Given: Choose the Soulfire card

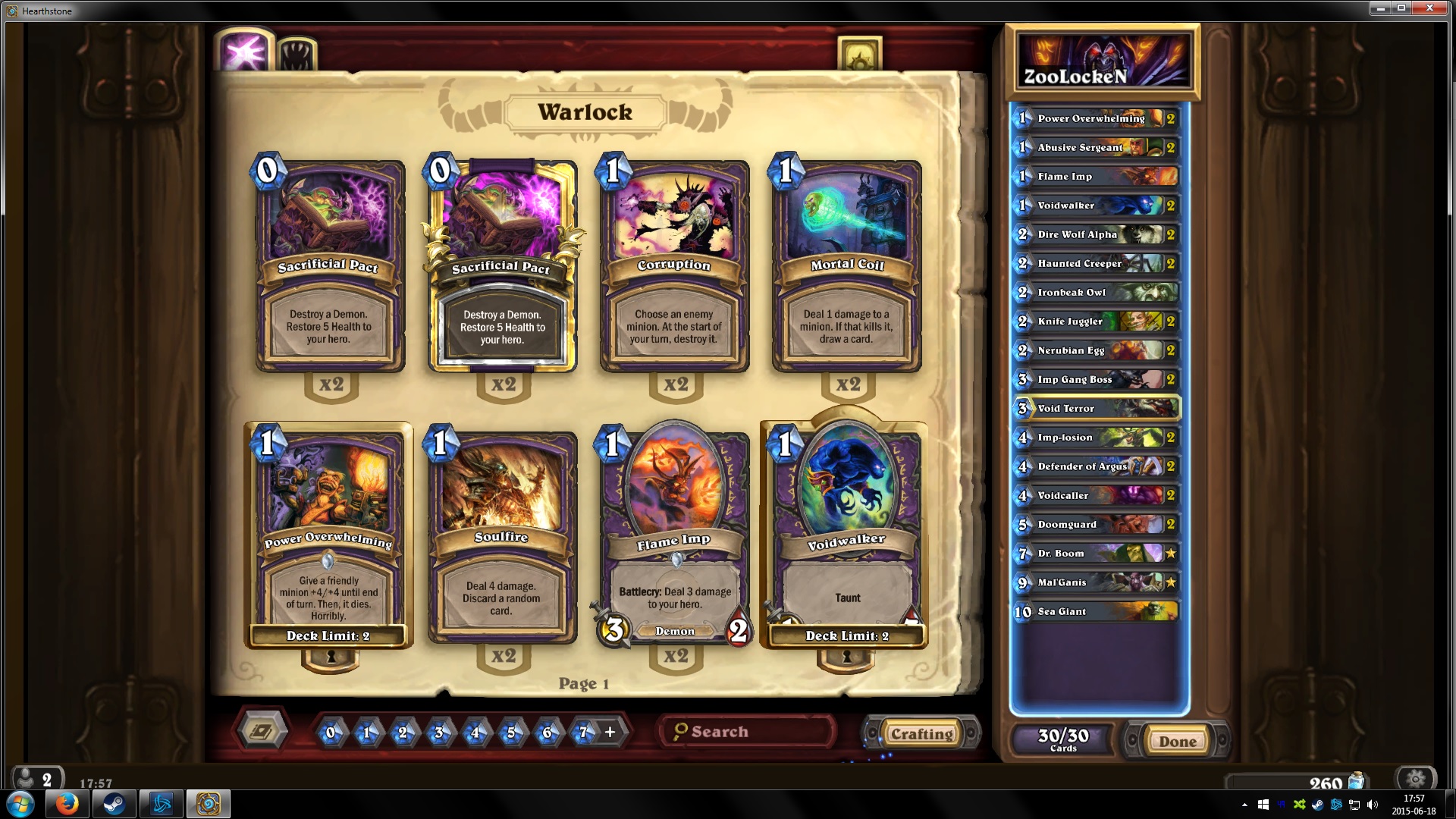Looking at the screenshot, I should click(501, 537).
